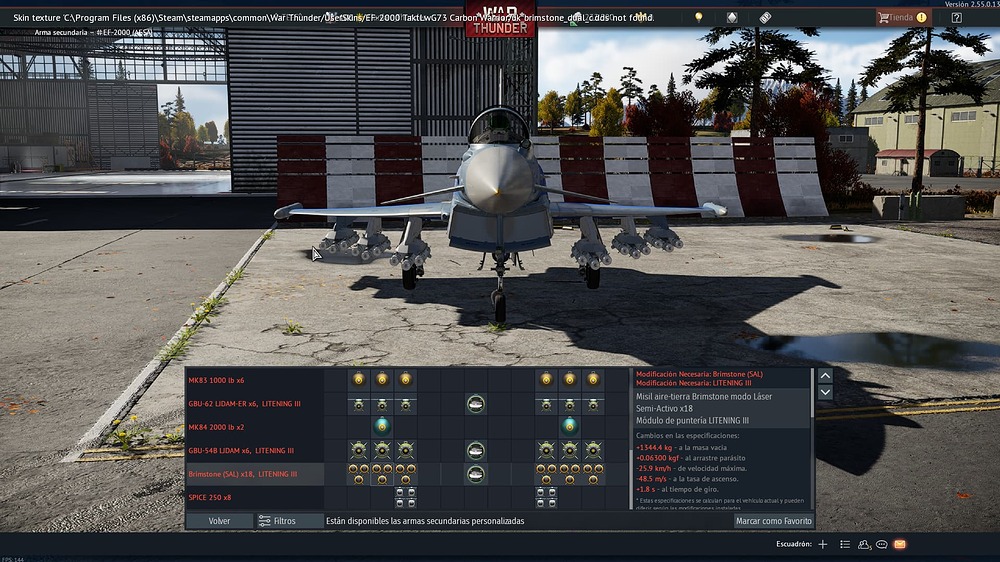Viewport: 1000px width, 562px height.
Task: Click the Volver button
Action: 219,521
